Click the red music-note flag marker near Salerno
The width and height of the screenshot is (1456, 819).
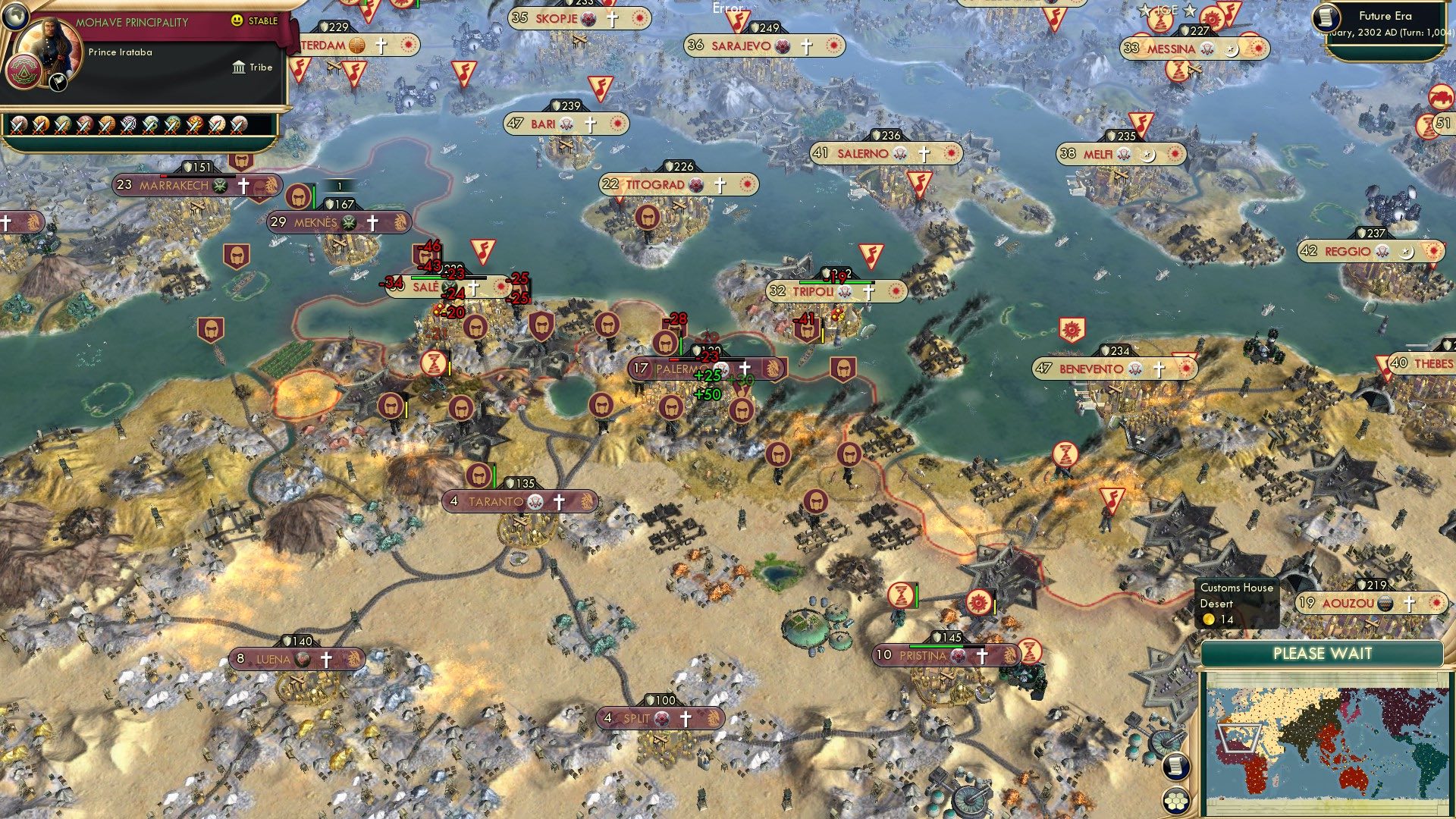[x=920, y=183]
